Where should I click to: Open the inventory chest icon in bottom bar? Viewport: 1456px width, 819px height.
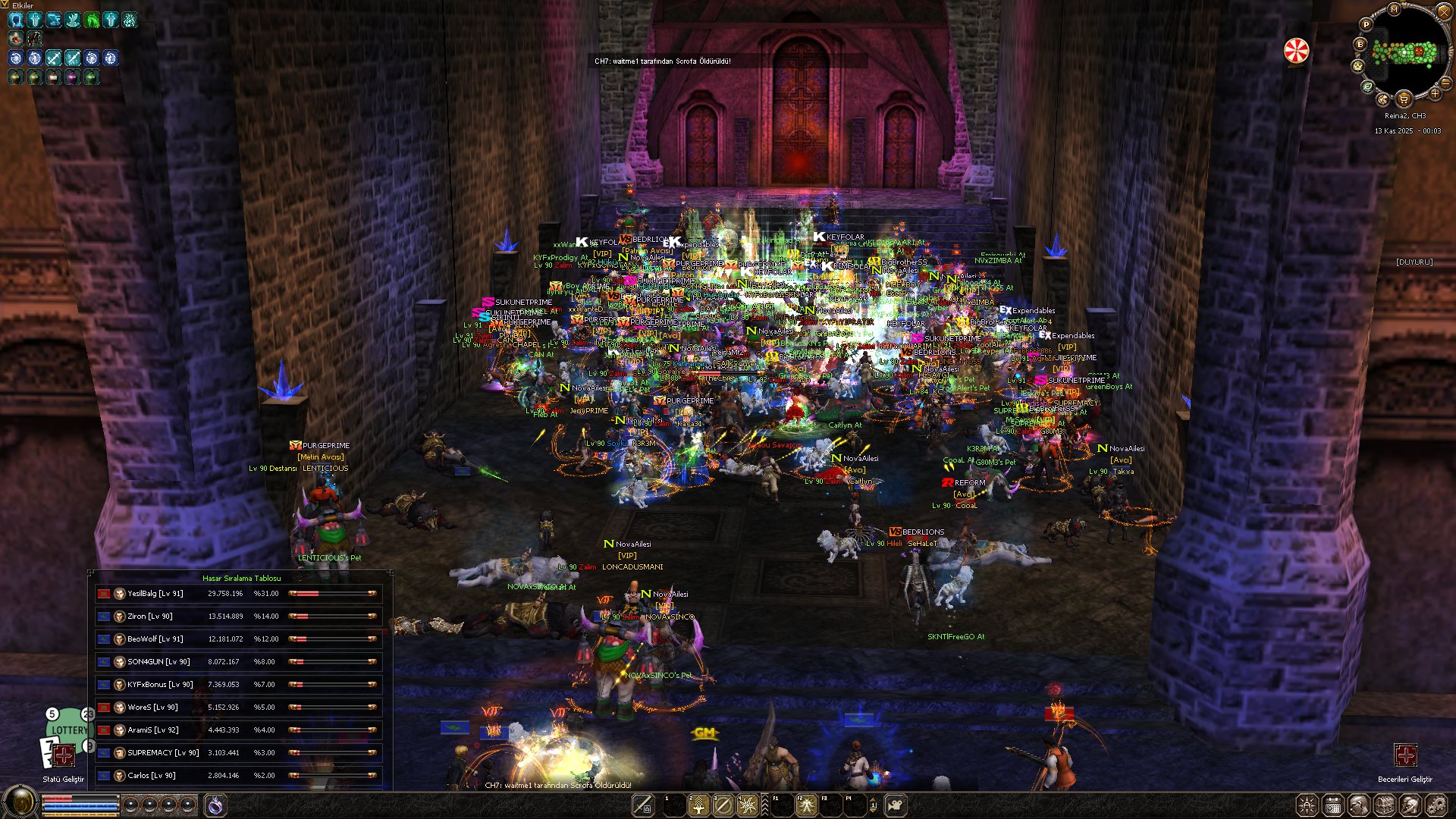tap(1384, 805)
